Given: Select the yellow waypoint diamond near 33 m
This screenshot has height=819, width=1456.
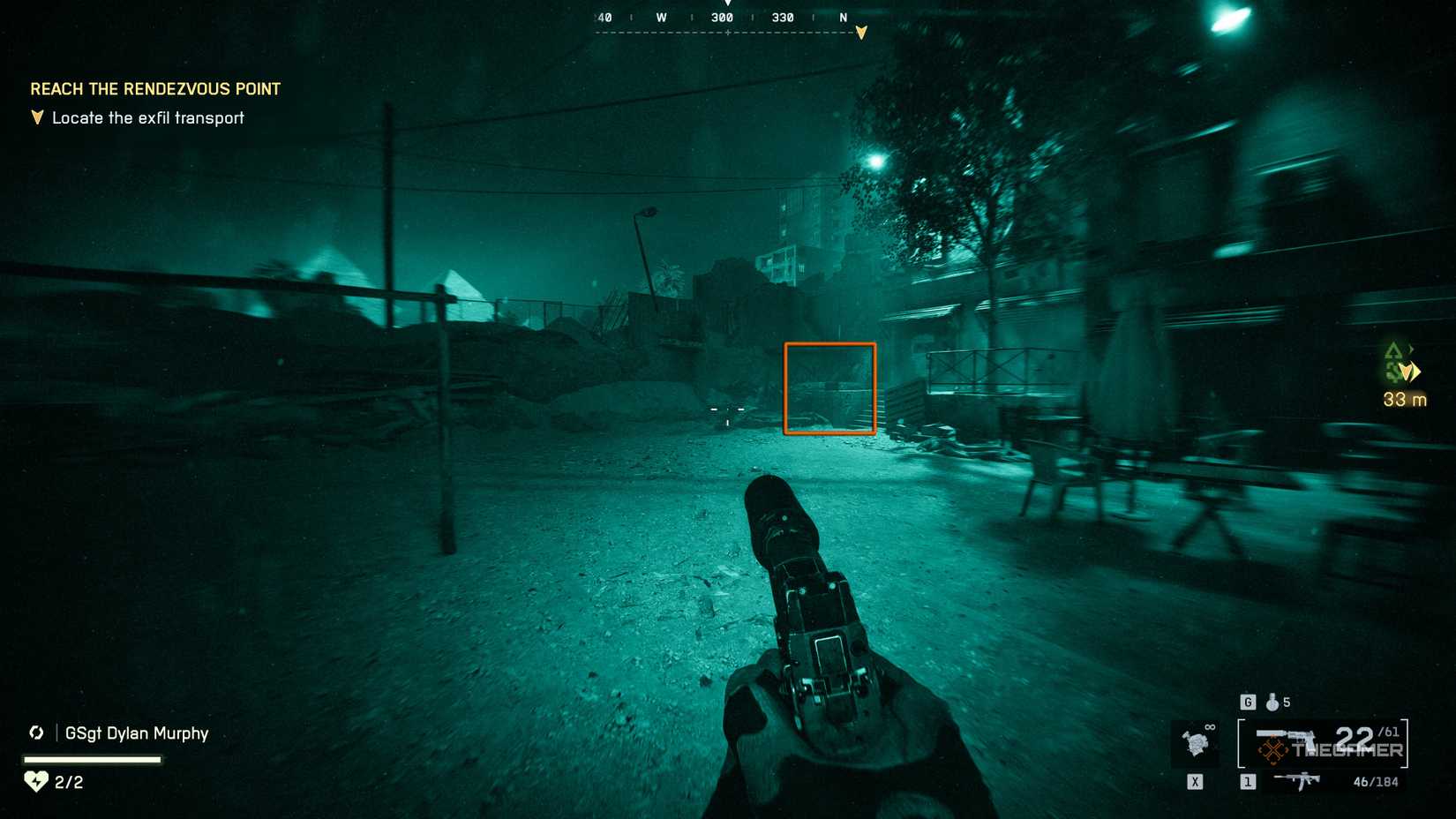Looking at the screenshot, I should tap(1409, 371).
